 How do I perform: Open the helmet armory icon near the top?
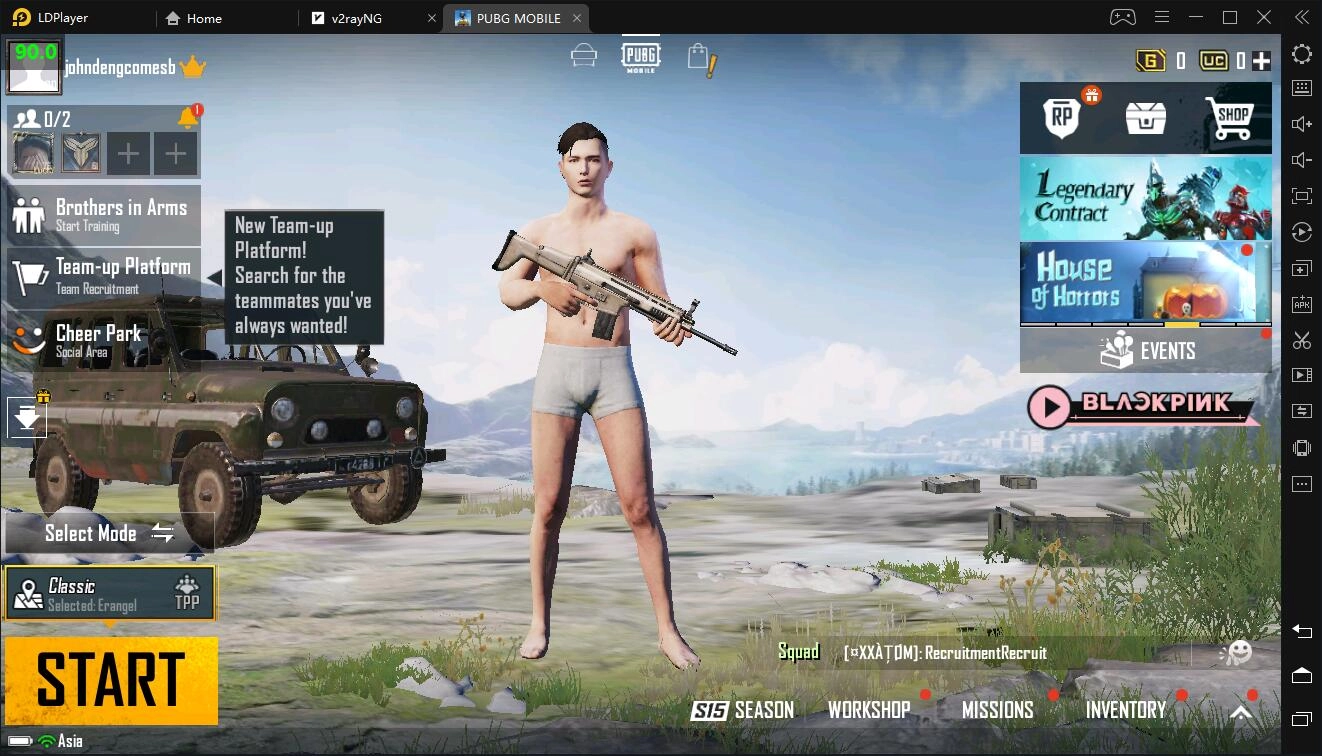pyautogui.click(x=583, y=57)
